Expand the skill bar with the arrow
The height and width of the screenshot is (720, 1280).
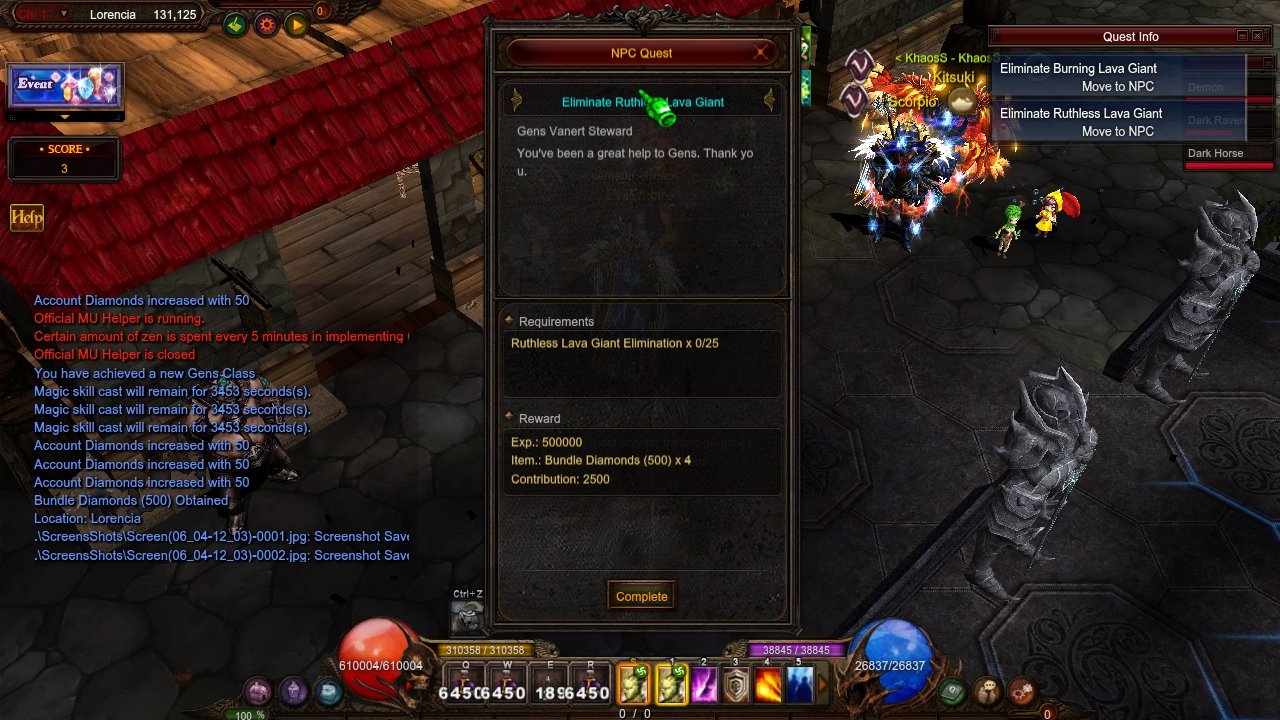tap(824, 686)
